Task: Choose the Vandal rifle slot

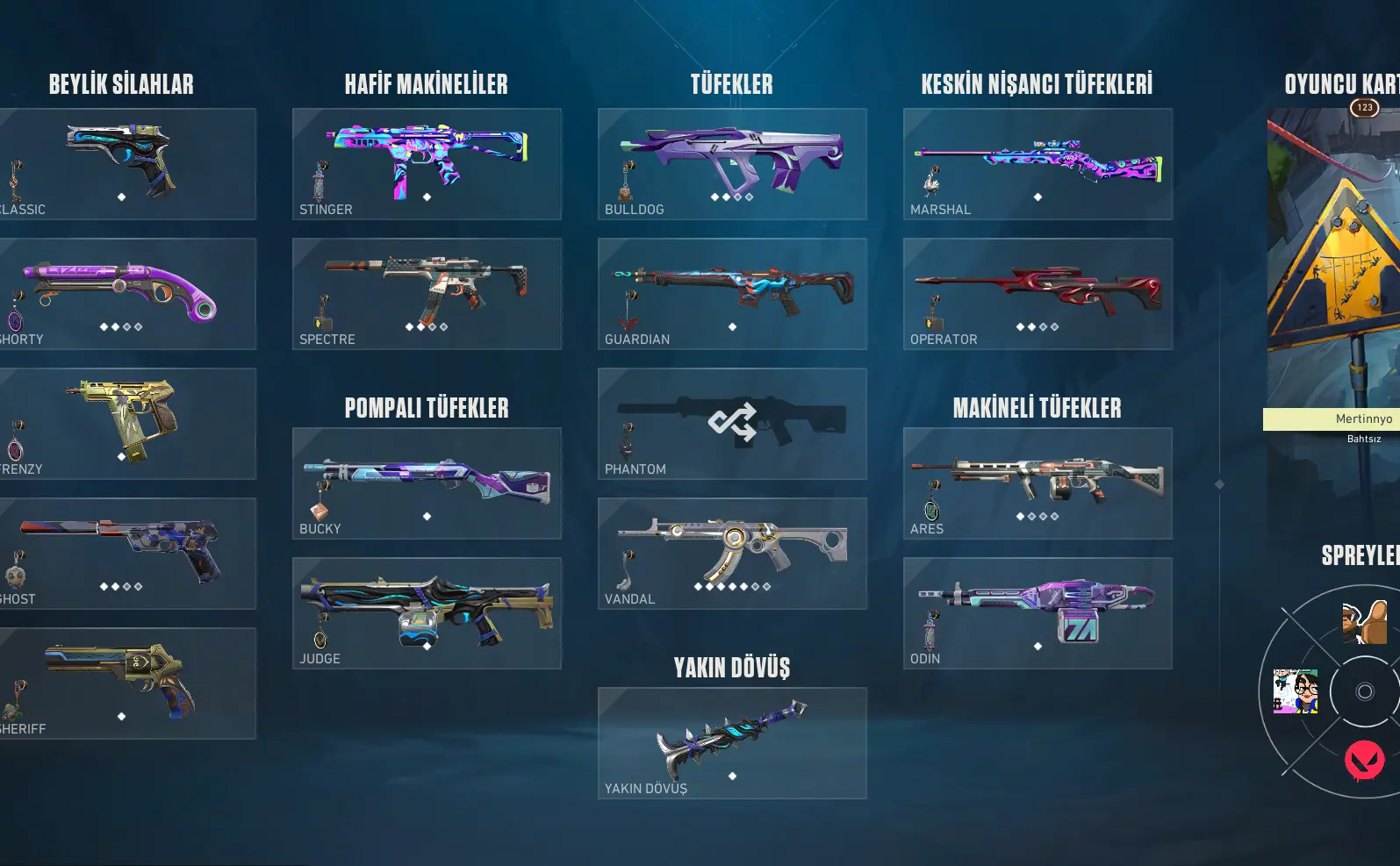Action: 732,554
